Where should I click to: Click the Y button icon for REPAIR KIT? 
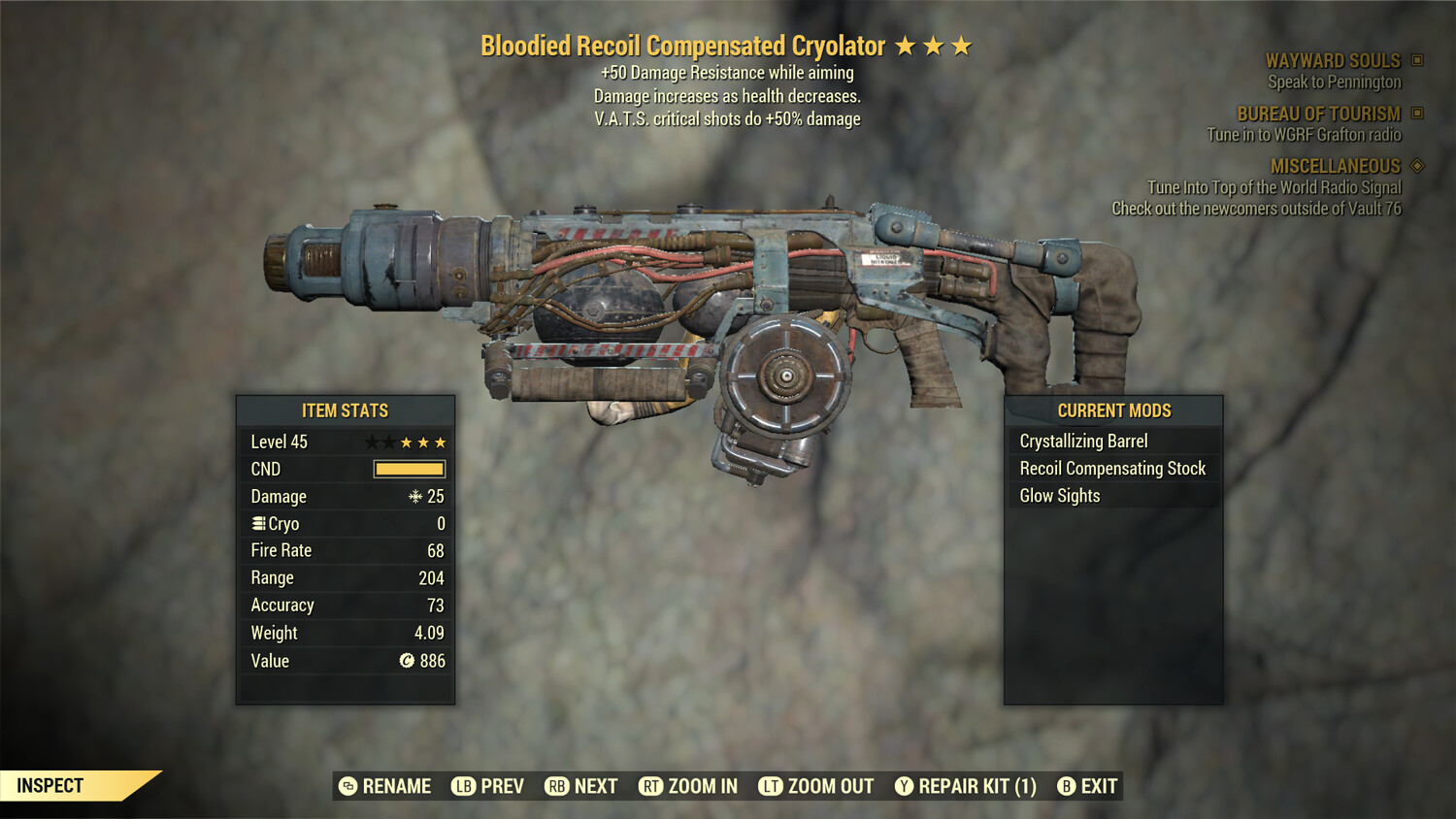coord(902,786)
